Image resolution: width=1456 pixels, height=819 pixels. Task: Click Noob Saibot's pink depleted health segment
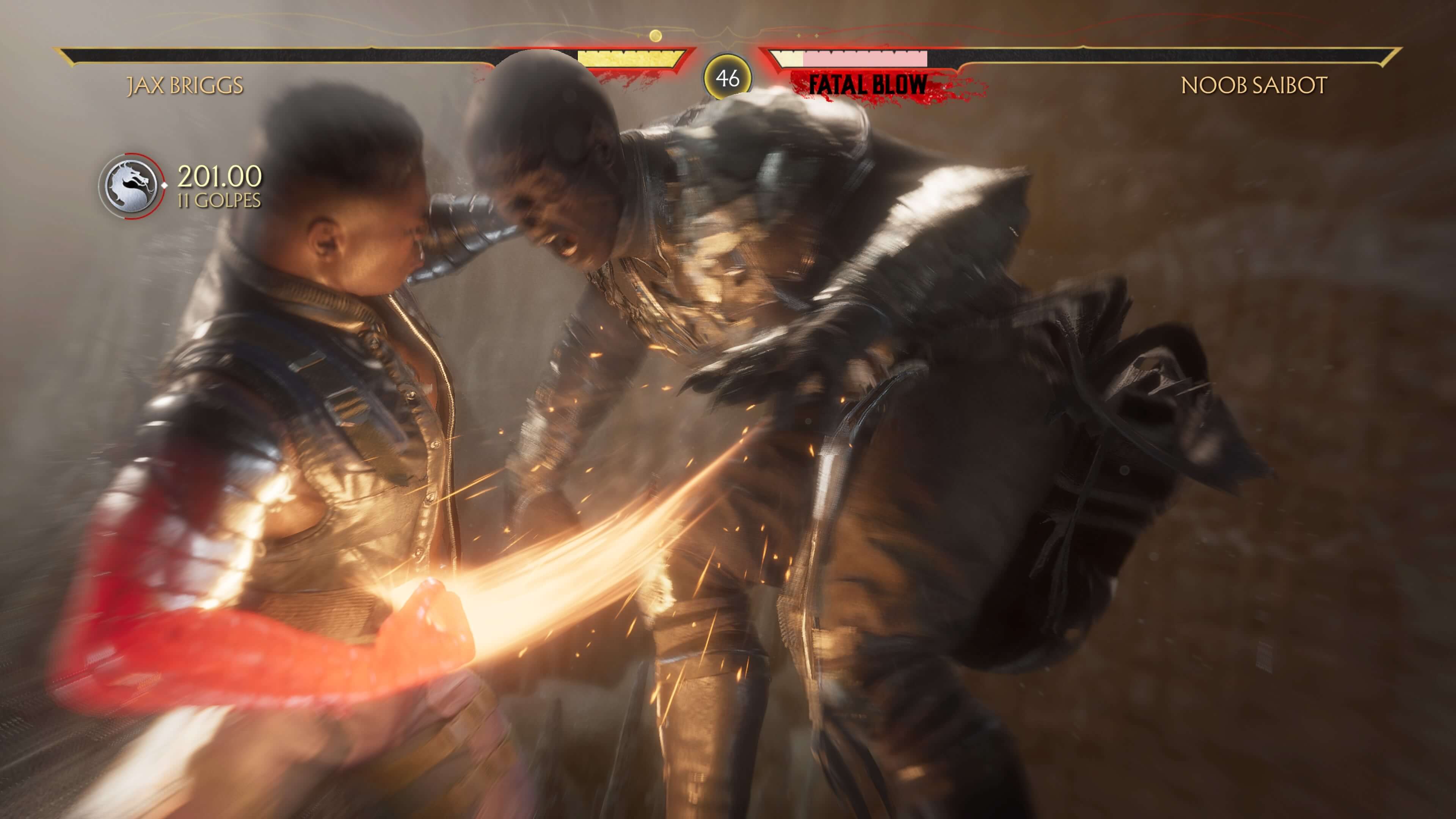pos(865,58)
